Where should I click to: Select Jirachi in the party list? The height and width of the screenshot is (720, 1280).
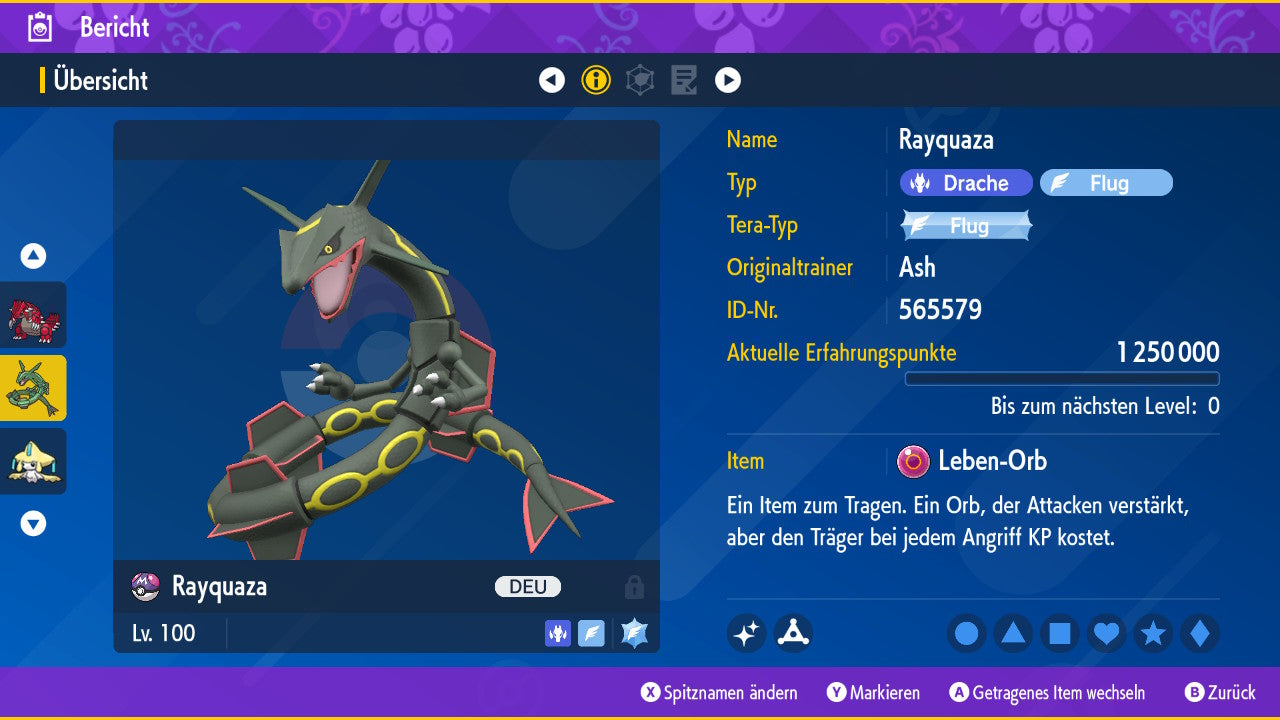(33, 461)
